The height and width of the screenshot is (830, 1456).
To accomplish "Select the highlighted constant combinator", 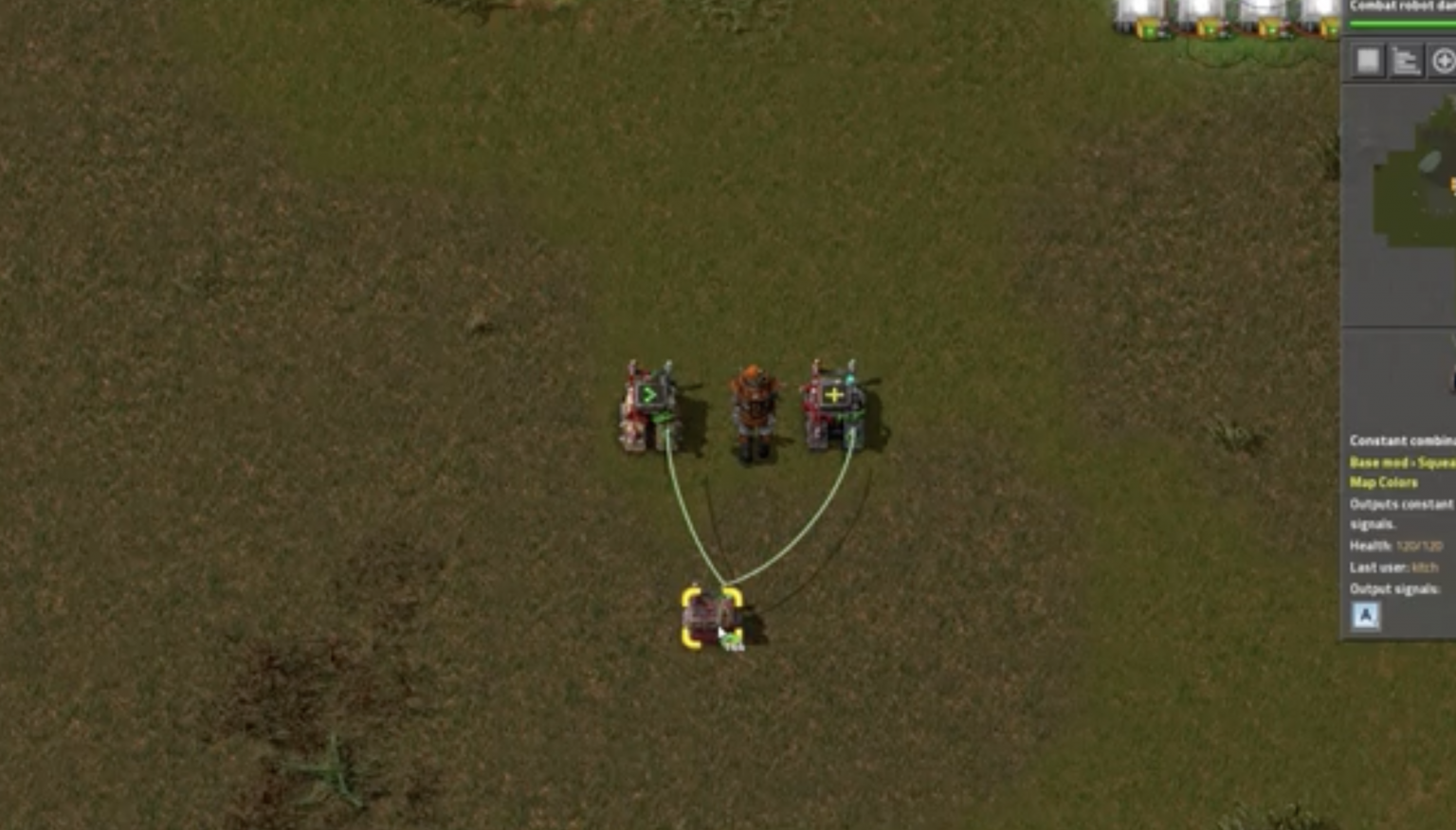I will point(713,616).
